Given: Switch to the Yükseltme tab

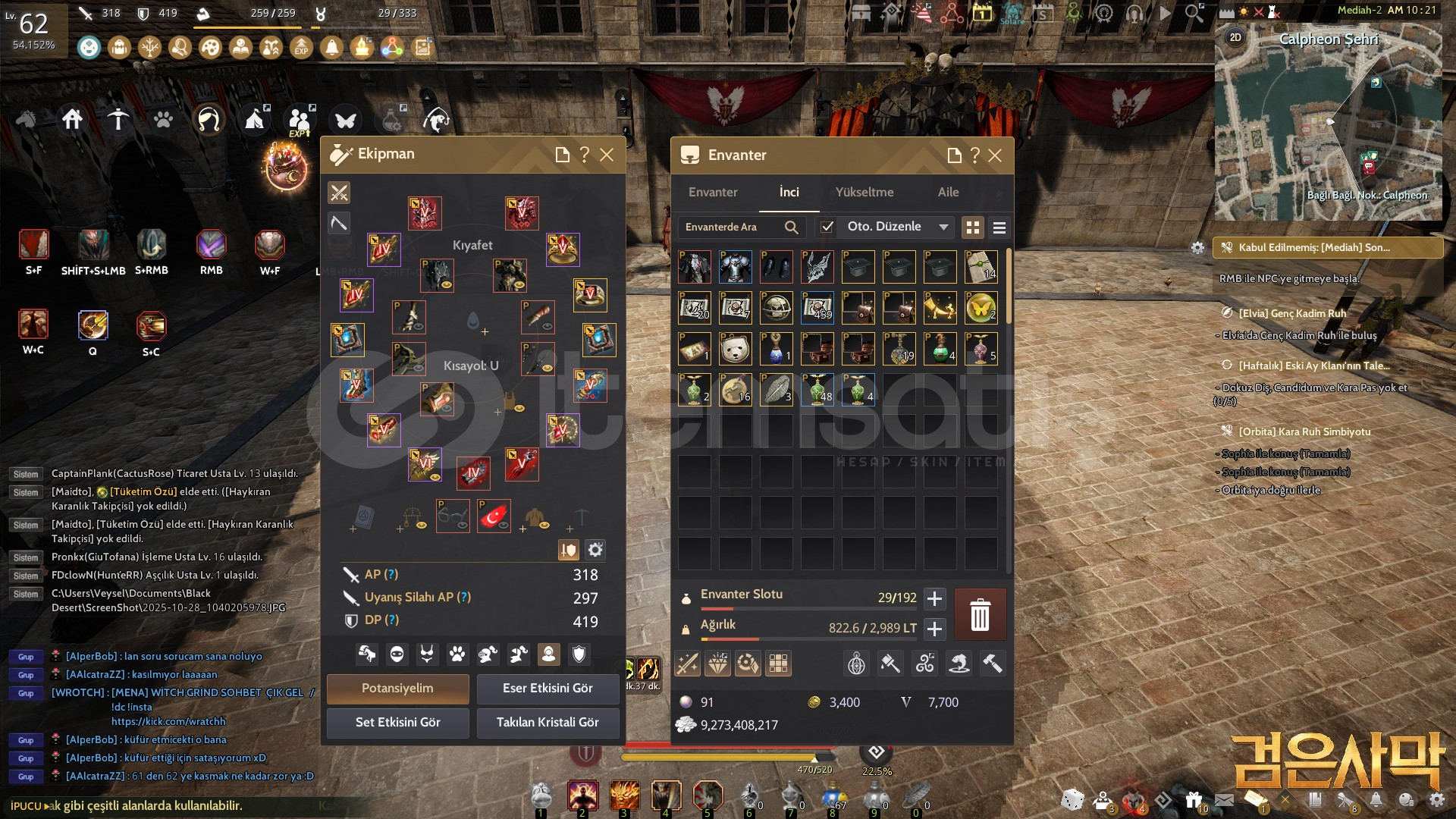Looking at the screenshot, I should tap(864, 192).
